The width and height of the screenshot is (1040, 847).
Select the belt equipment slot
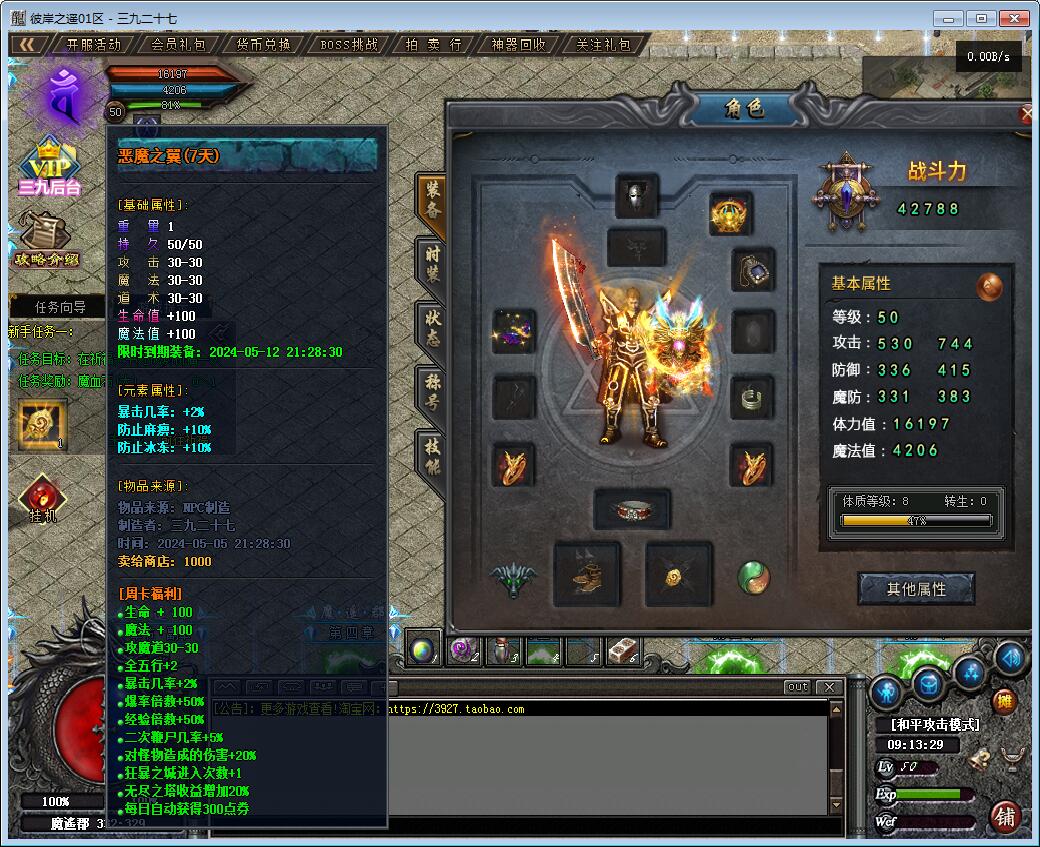(x=632, y=509)
